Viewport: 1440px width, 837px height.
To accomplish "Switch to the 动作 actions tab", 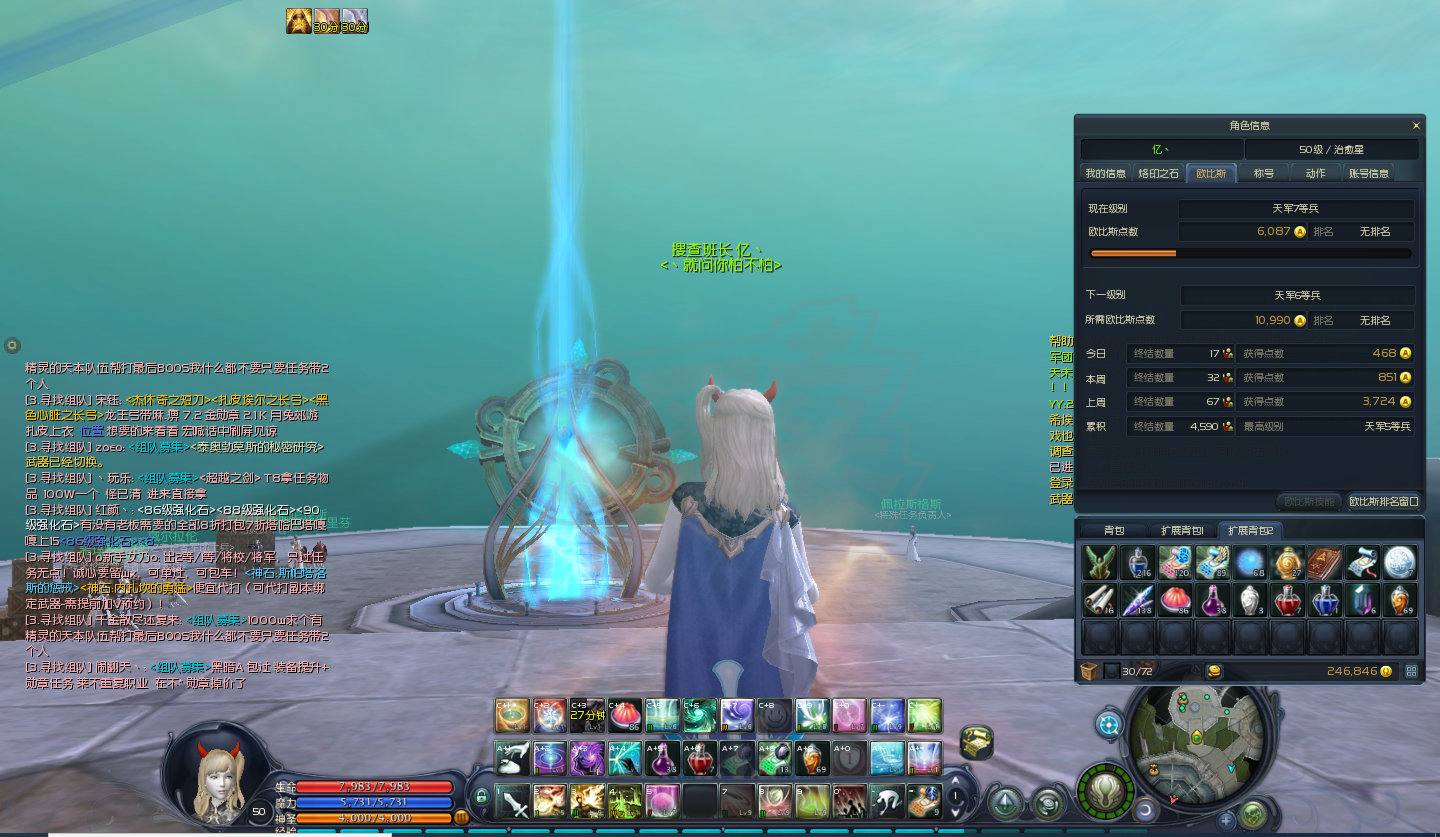I will (1315, 173).
